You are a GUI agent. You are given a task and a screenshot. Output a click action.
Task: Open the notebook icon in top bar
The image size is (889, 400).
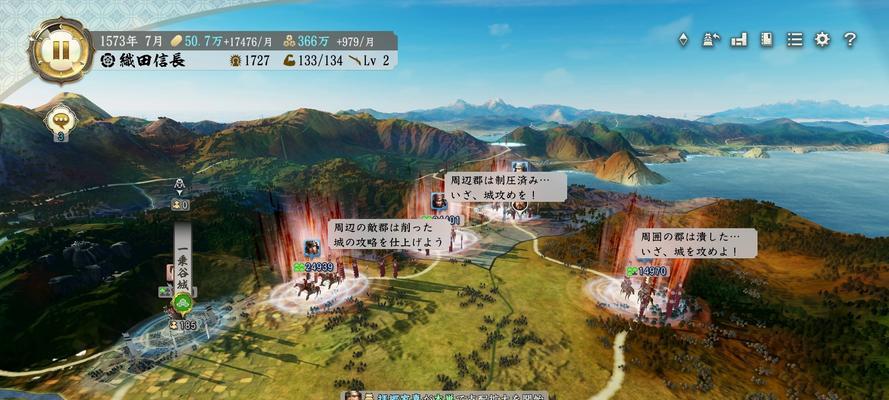(767, 39)
